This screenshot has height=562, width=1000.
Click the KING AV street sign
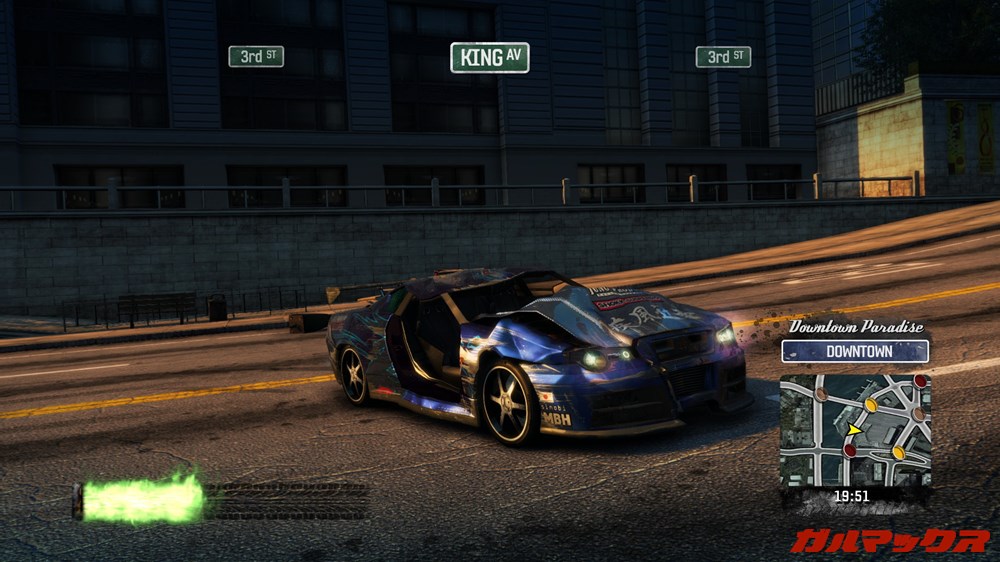489,58
